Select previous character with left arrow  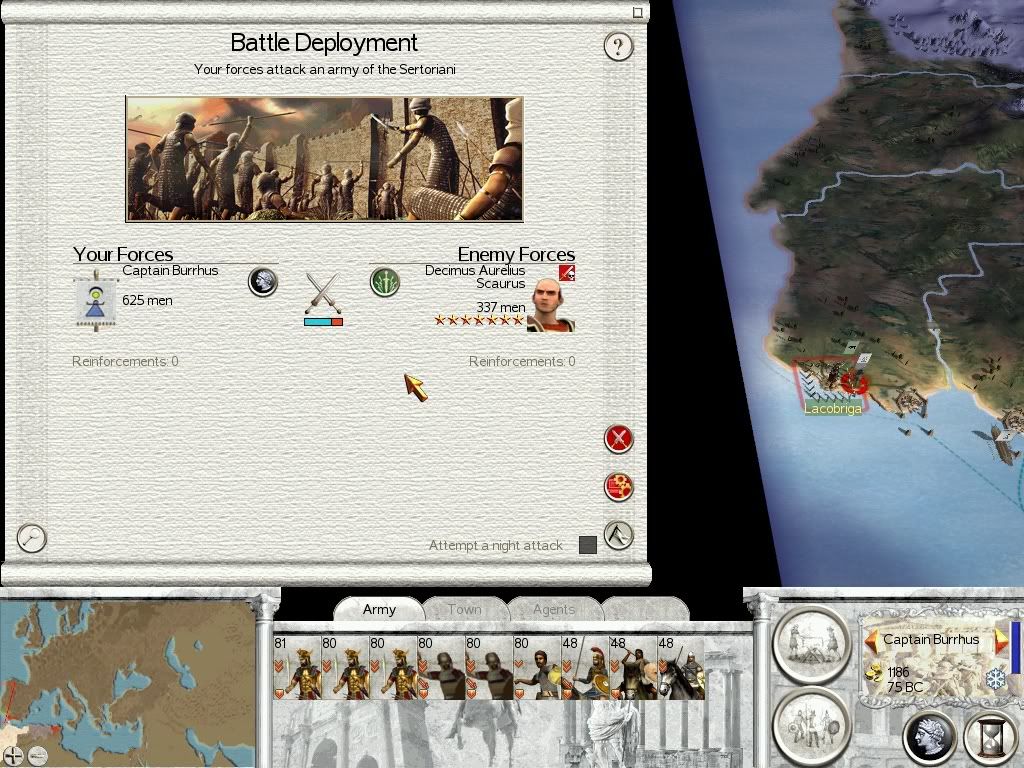click(871, 640)
